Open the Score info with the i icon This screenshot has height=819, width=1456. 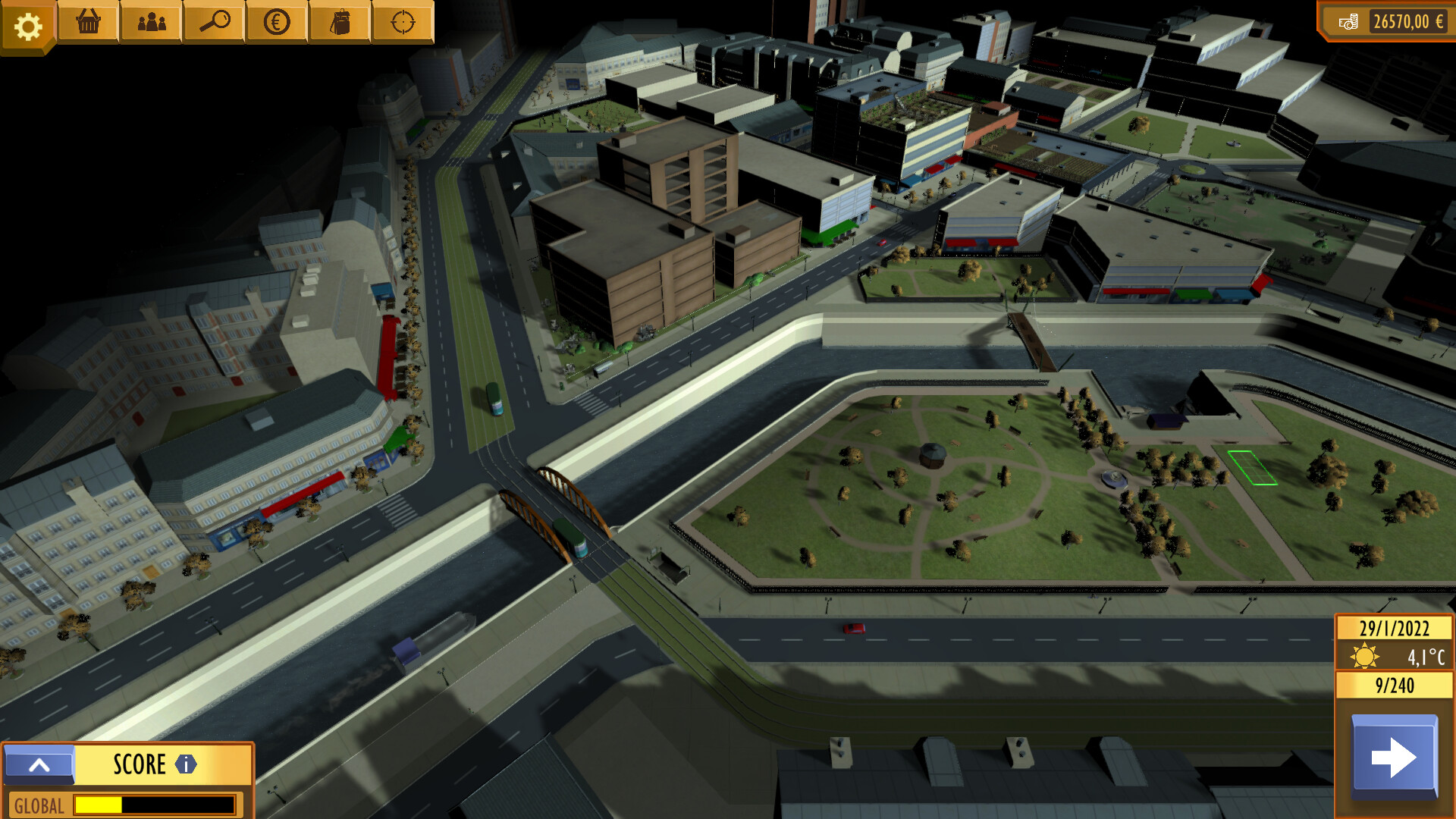click(x=184, y=764)
